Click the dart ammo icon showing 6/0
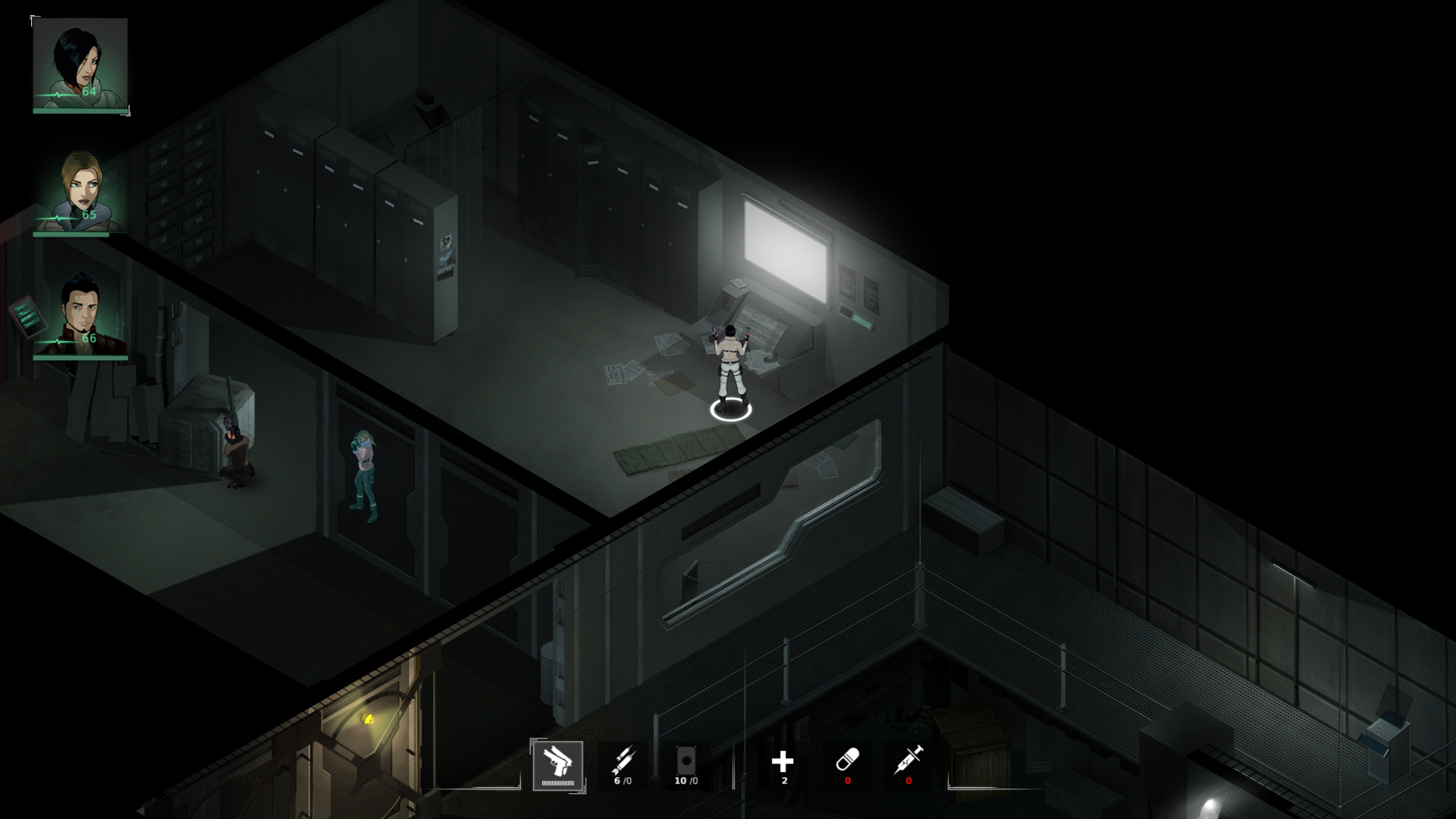 click(623, 758)
